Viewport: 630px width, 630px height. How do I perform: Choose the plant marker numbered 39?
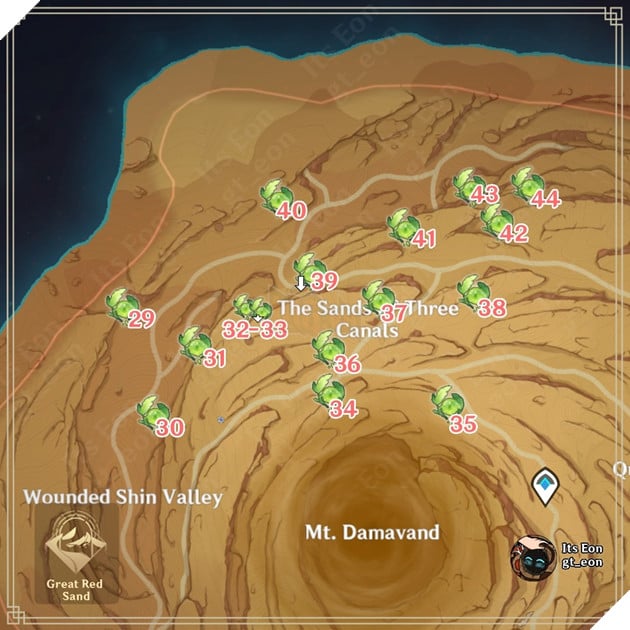[307, 268]
